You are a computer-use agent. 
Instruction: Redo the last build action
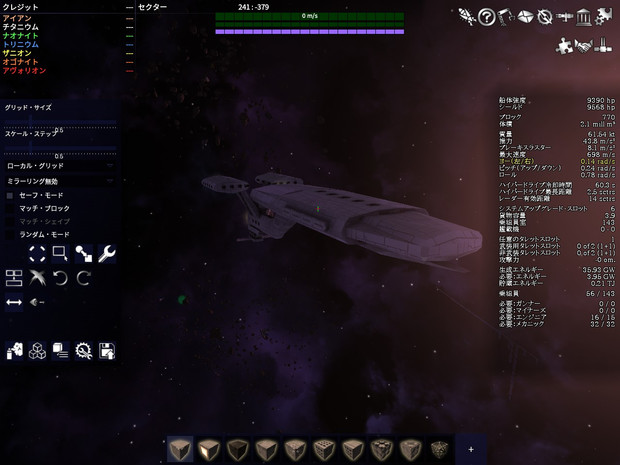[84, 277]
